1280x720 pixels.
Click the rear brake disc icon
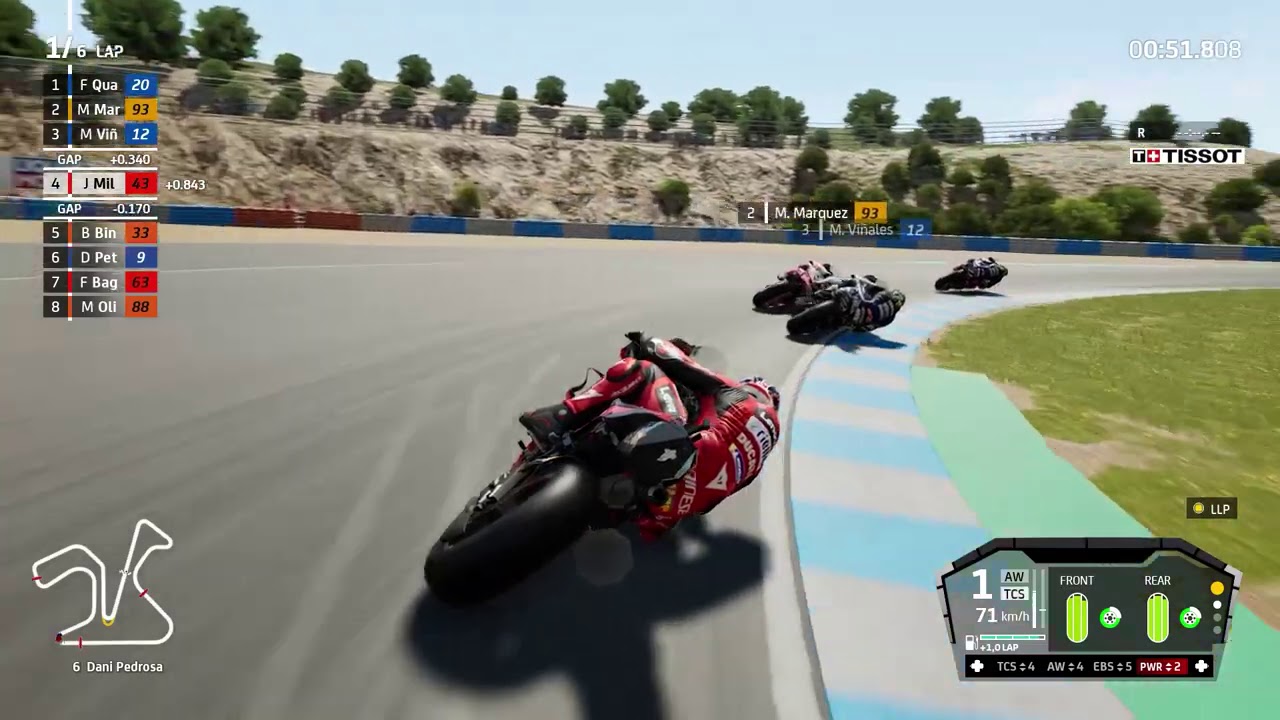[1190, 618]
